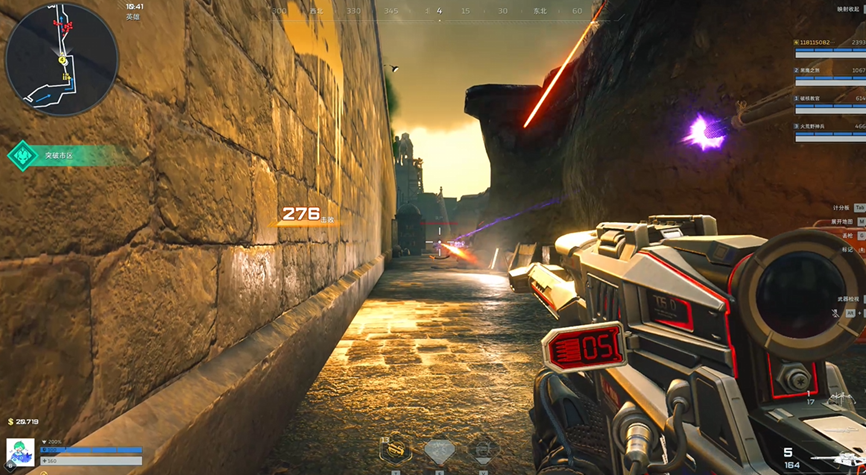The width and height of the screenshot is (866, 475).
Task: Activate the faded third ability icon
Action: click(x=482, y=450)
